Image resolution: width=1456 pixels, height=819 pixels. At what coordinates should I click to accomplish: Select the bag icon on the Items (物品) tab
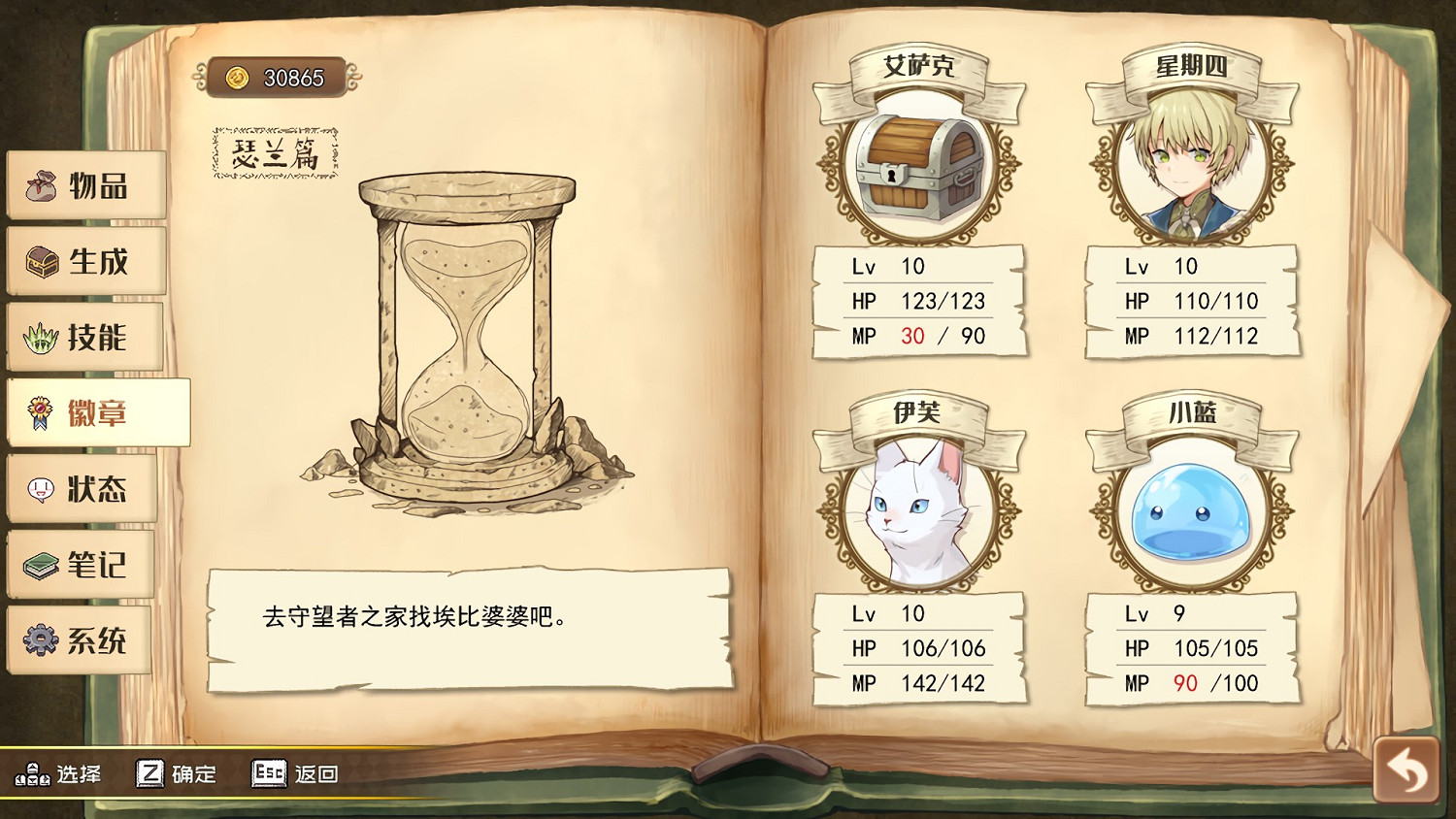click(x=40, y=187)
